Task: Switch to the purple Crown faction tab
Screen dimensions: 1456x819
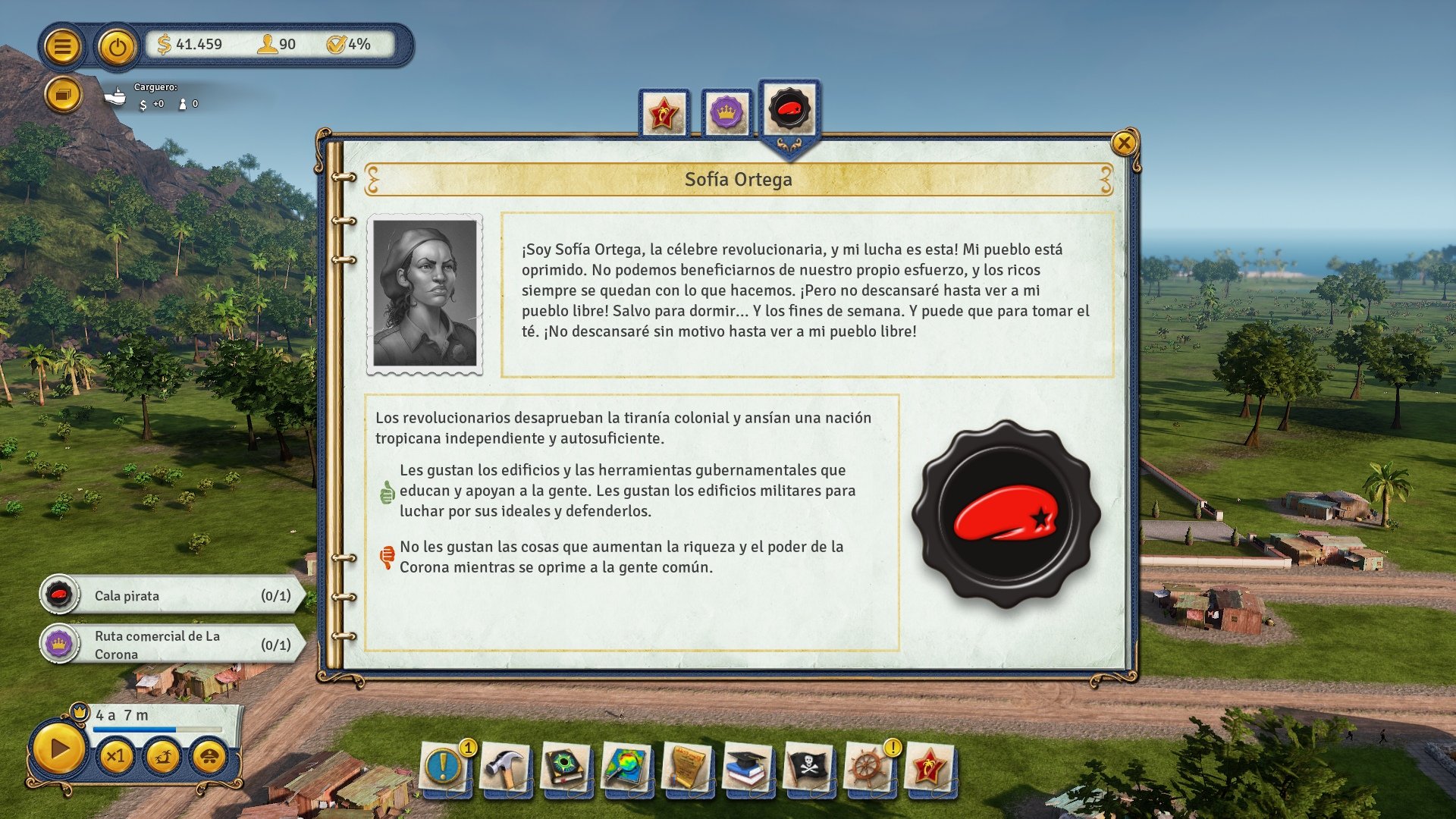Action: tap(726, 111)
